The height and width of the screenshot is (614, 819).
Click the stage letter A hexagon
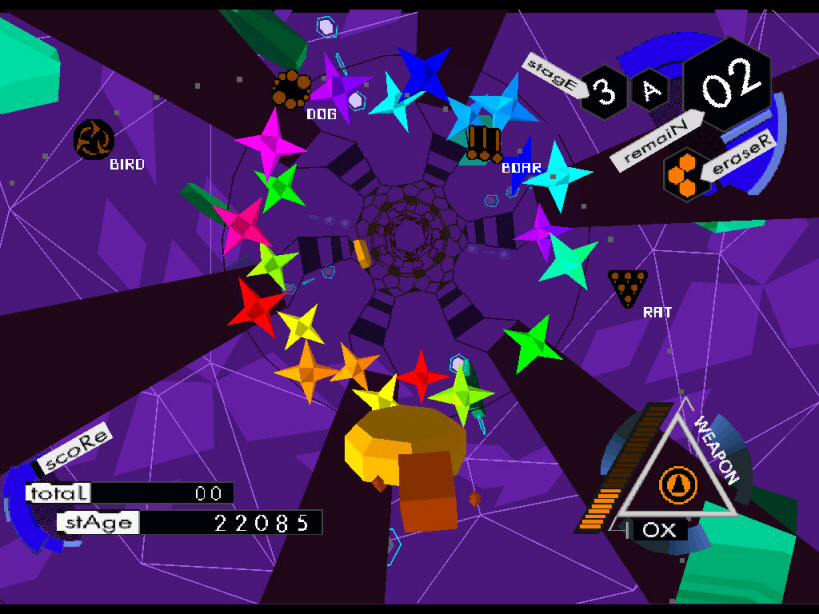[650, 92]
